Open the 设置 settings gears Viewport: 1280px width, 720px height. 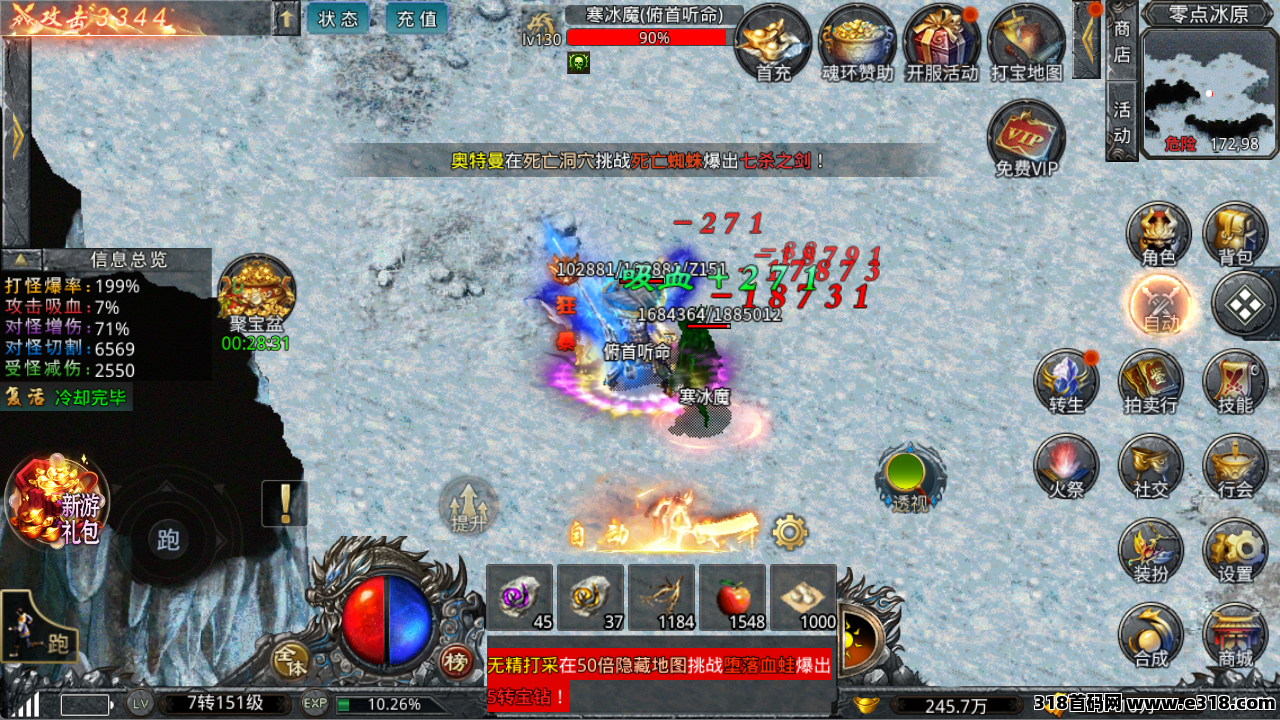click(x=1236, y=551)
